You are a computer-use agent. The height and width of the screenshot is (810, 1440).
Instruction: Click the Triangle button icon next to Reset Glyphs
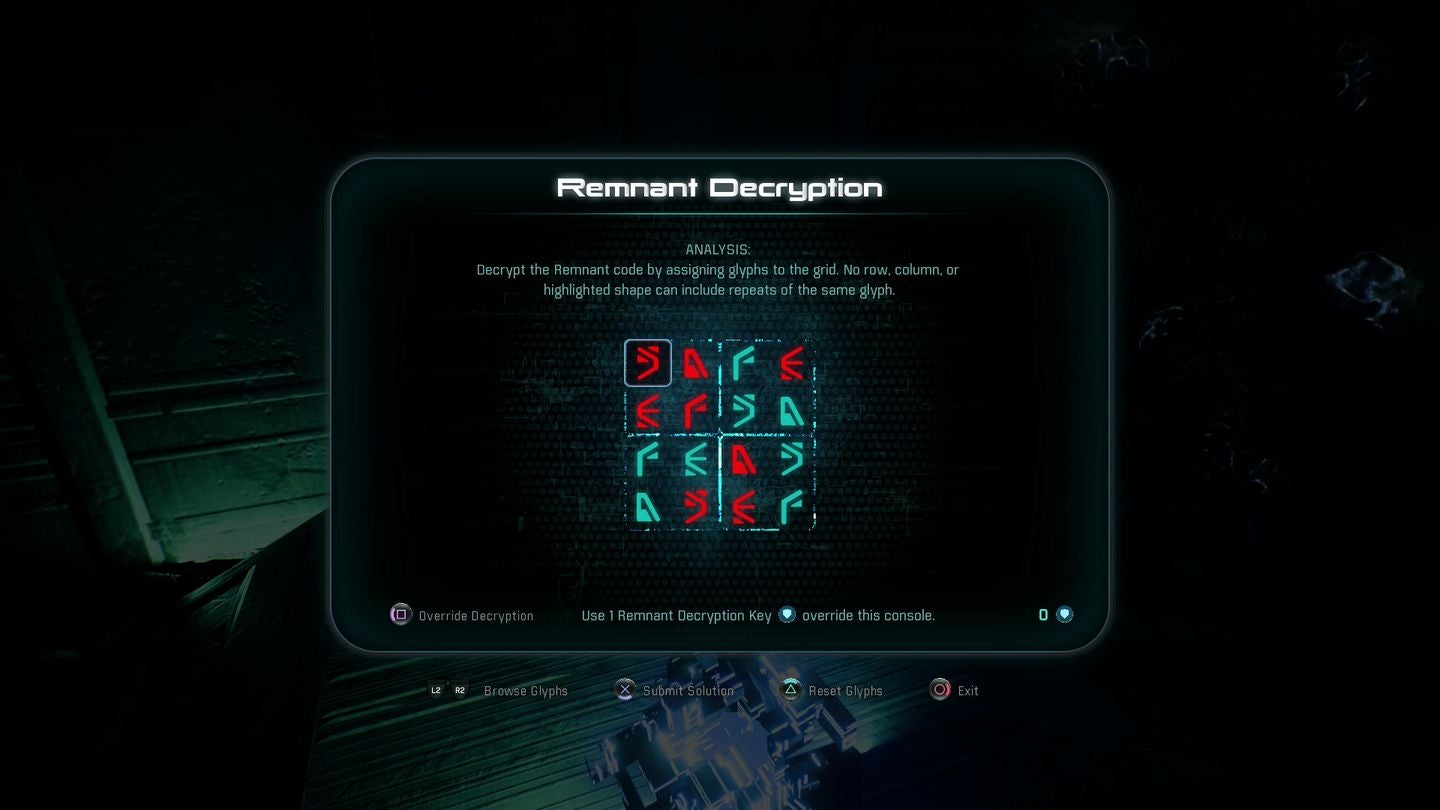pos(791,690)
